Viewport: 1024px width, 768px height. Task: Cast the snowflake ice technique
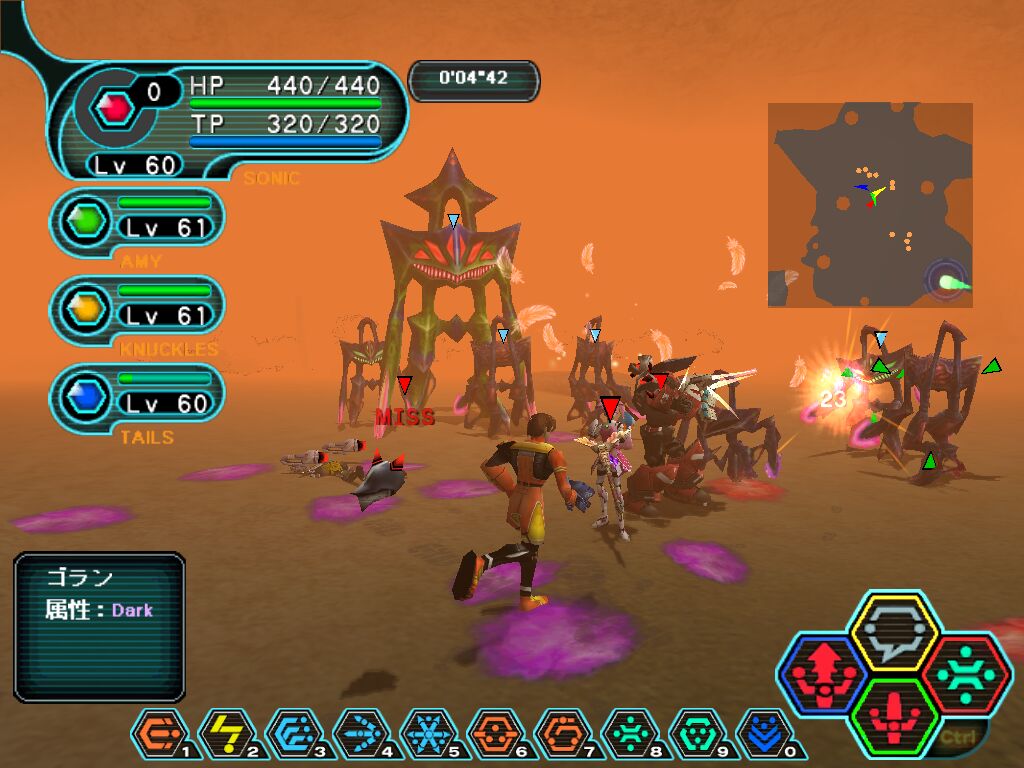[x=428, y=735]
